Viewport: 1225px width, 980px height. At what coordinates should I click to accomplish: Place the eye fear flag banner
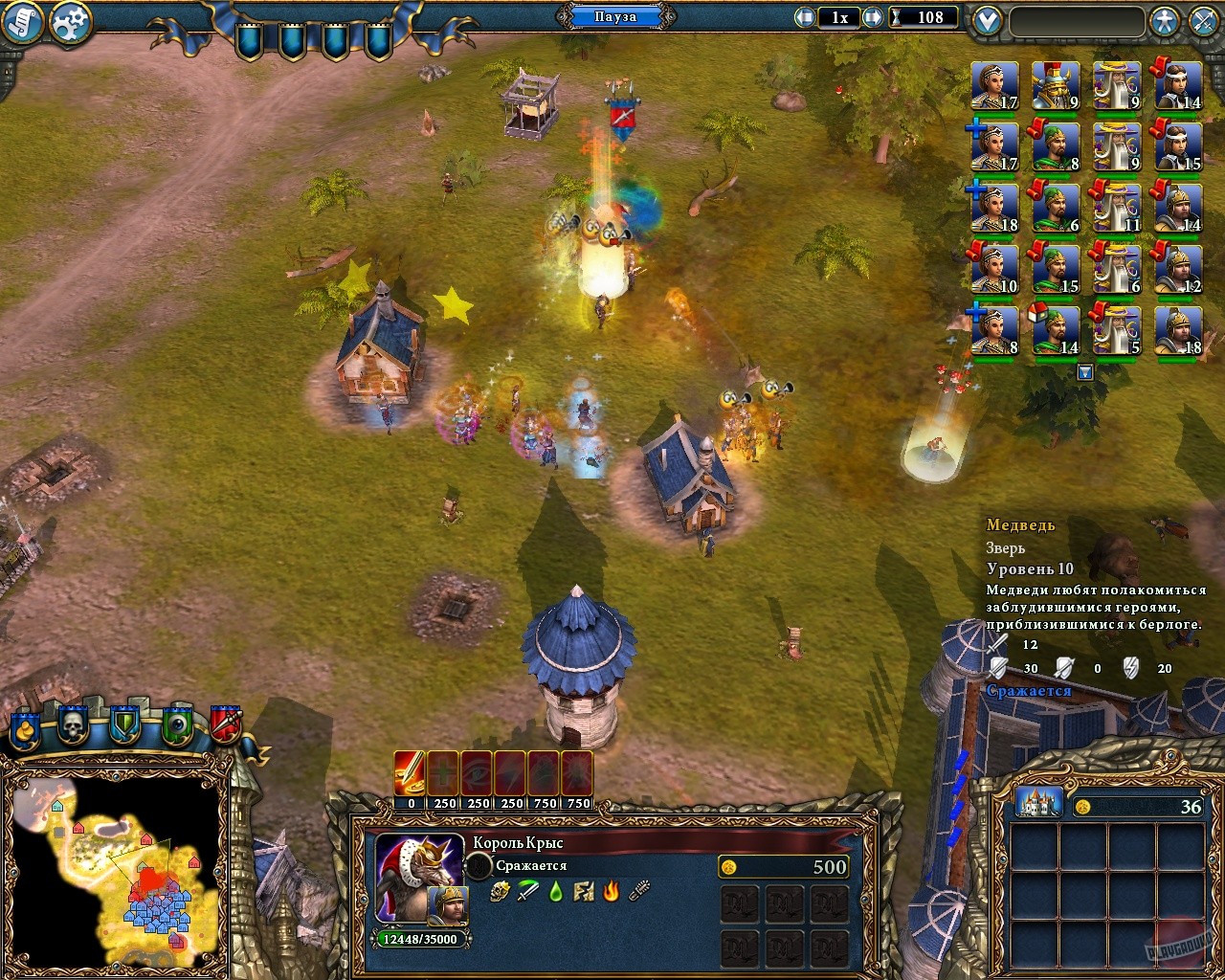pos(175,724)
